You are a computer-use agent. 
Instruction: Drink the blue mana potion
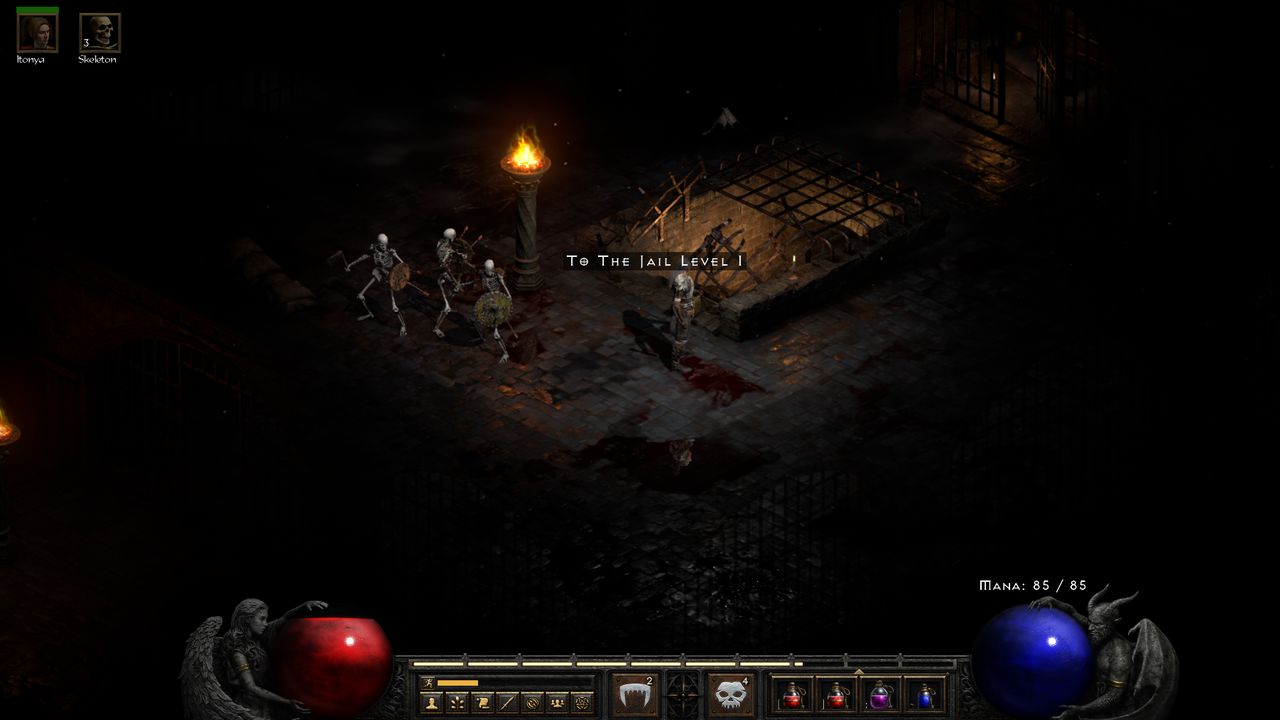tap(926, 697)
